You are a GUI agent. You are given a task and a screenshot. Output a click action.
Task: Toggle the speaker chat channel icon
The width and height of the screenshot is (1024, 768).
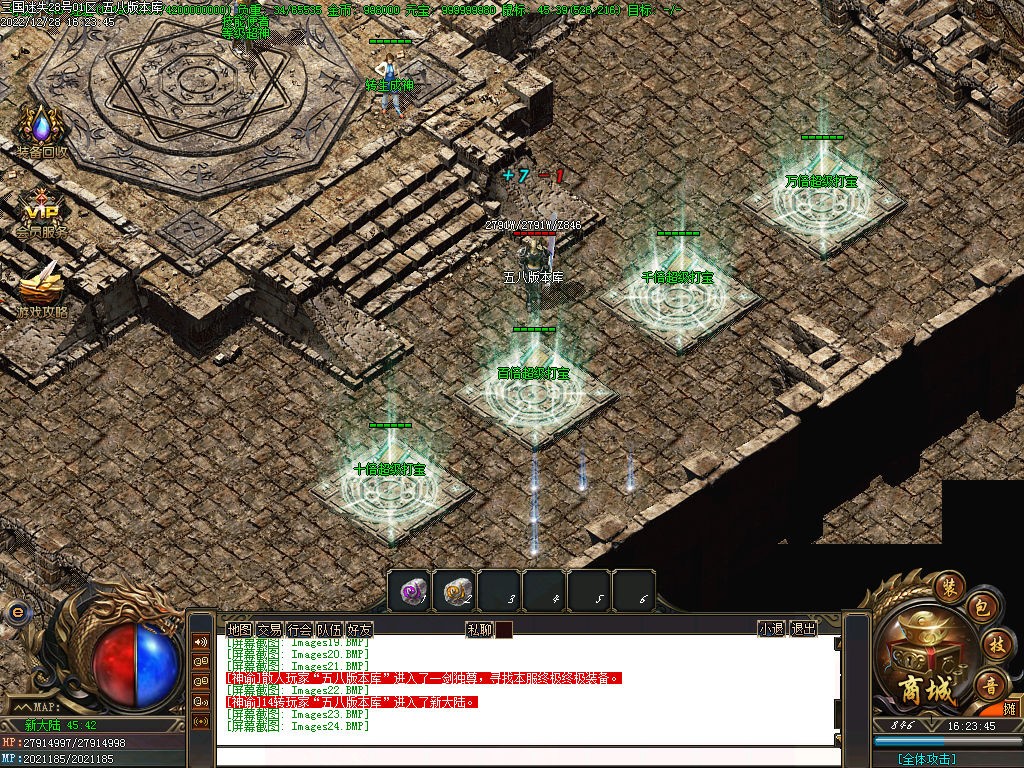click(x=201, y=642)
